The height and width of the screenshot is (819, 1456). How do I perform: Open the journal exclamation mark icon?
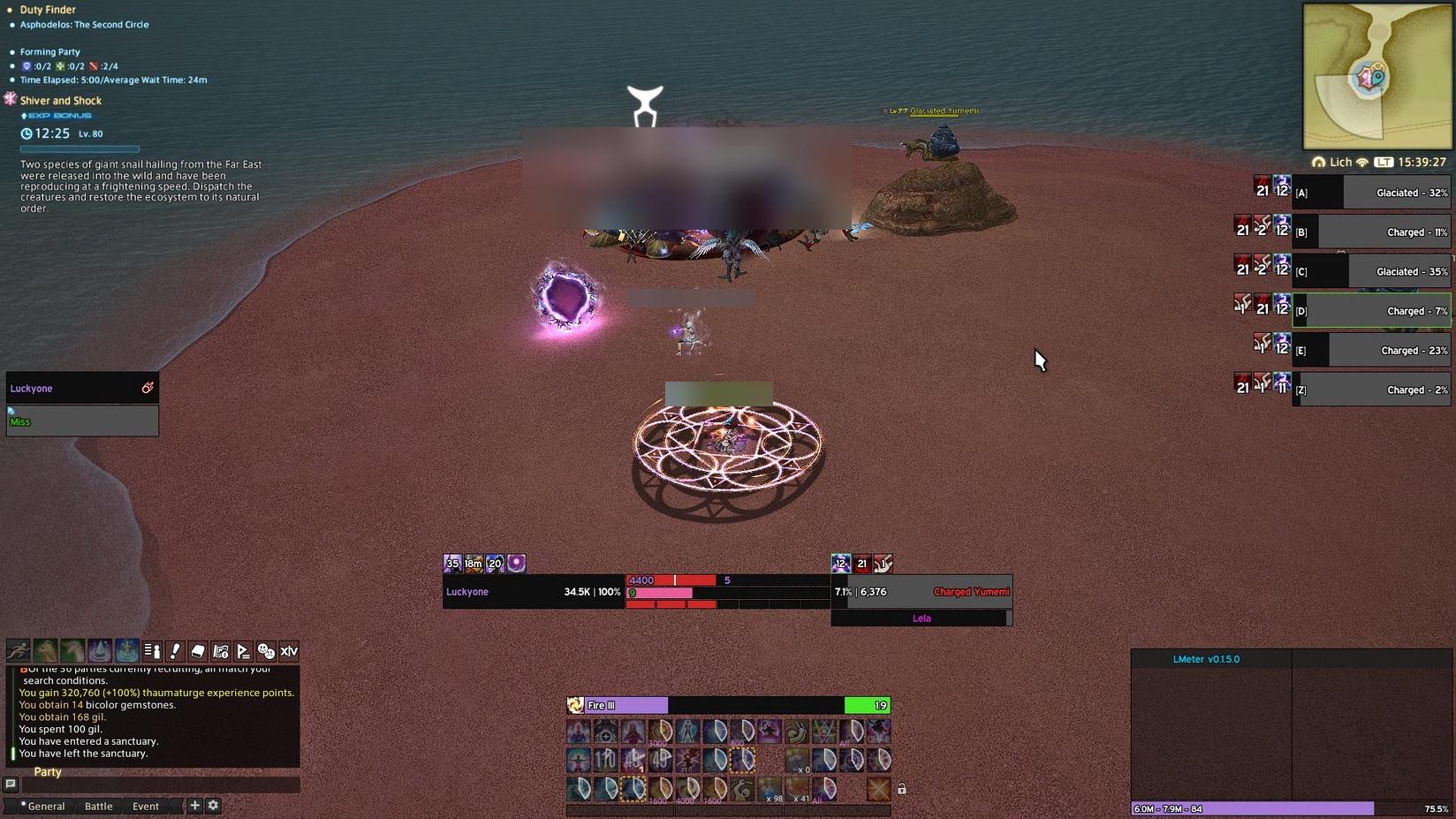click(175, 651)
